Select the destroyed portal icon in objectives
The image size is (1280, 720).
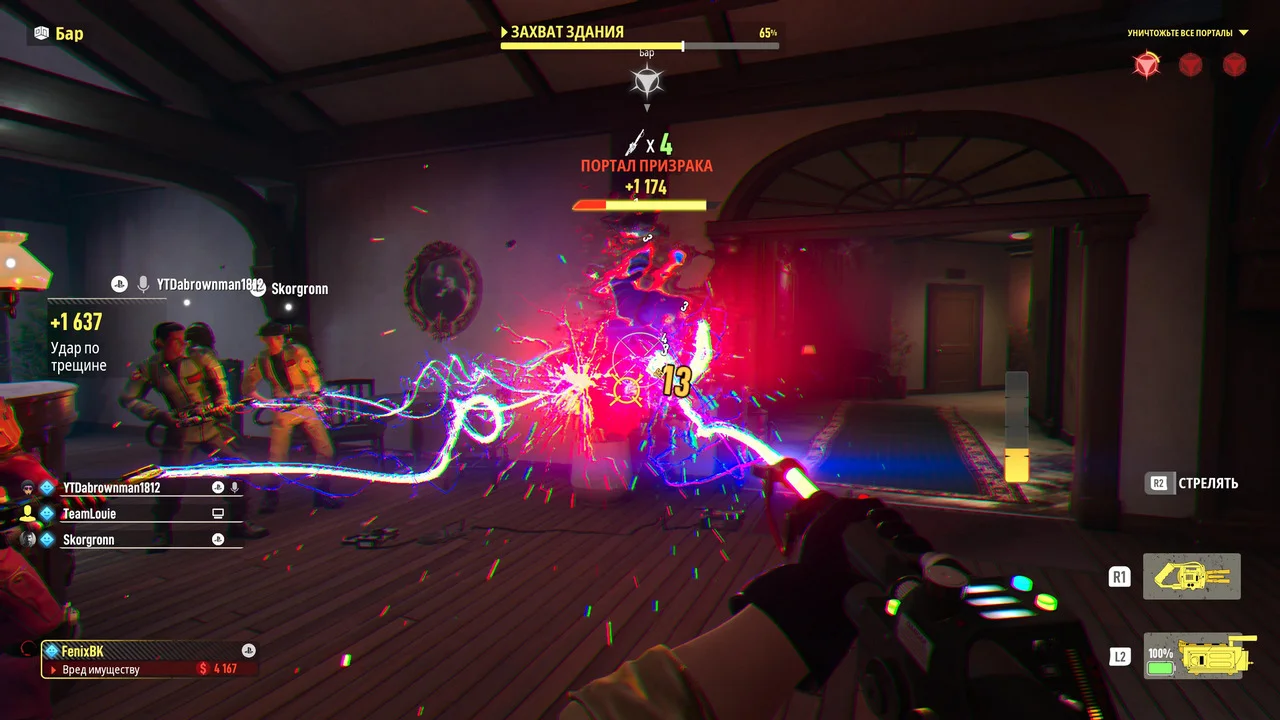(1145, 65)
